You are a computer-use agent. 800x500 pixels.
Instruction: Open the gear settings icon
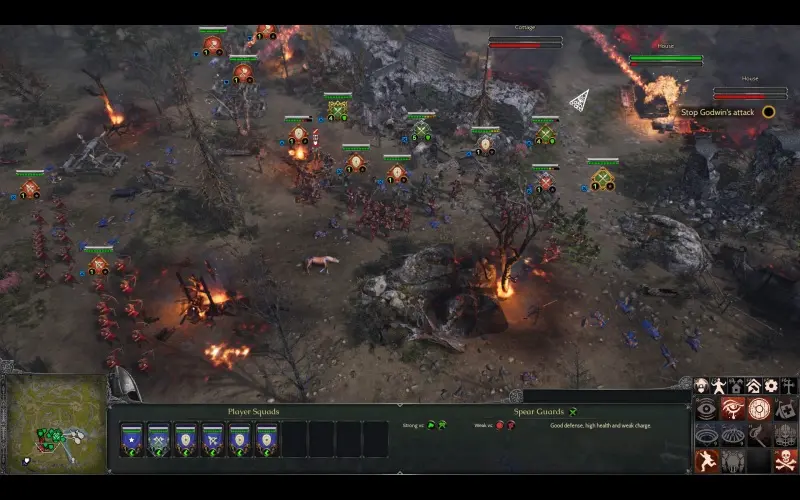click(771, 386)
